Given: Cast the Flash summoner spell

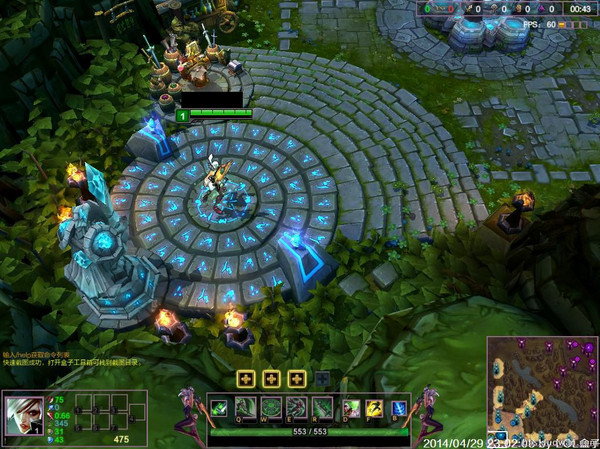Looking at the screenshot, I should point(375,408).
